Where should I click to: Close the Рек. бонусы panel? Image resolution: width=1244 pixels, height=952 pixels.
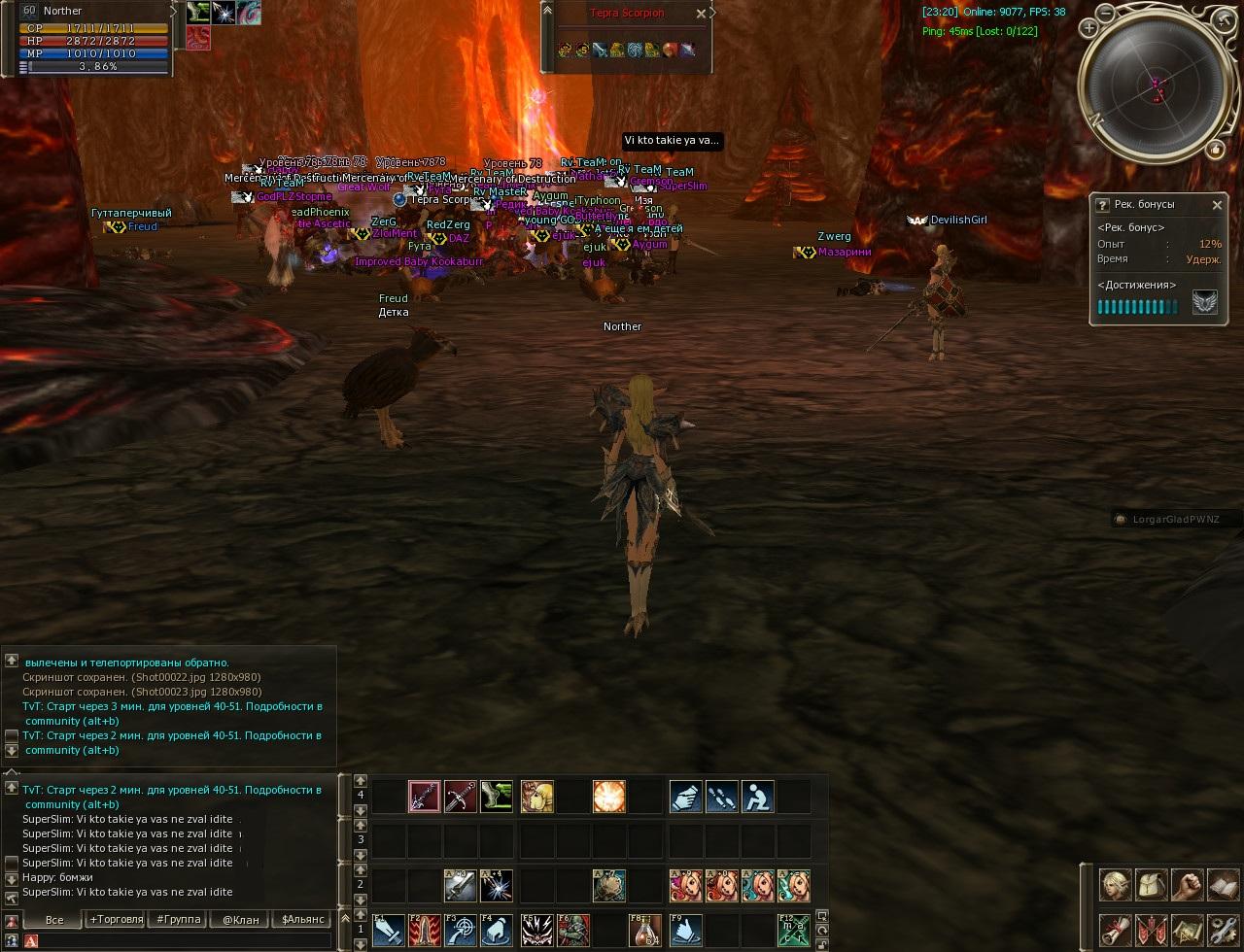click(1217, 205)
